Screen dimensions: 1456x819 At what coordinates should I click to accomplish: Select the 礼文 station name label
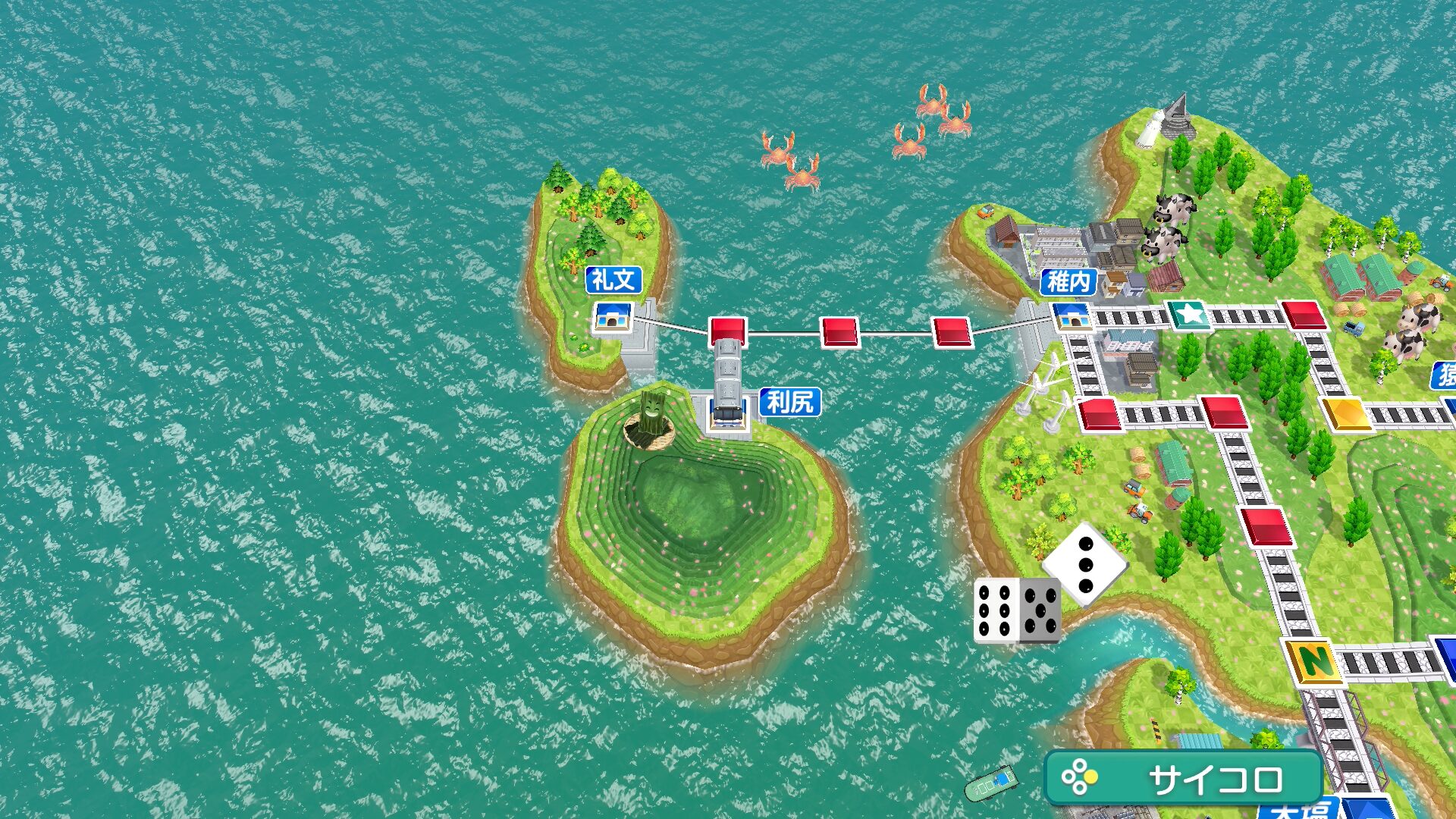(x=613, y=280)
